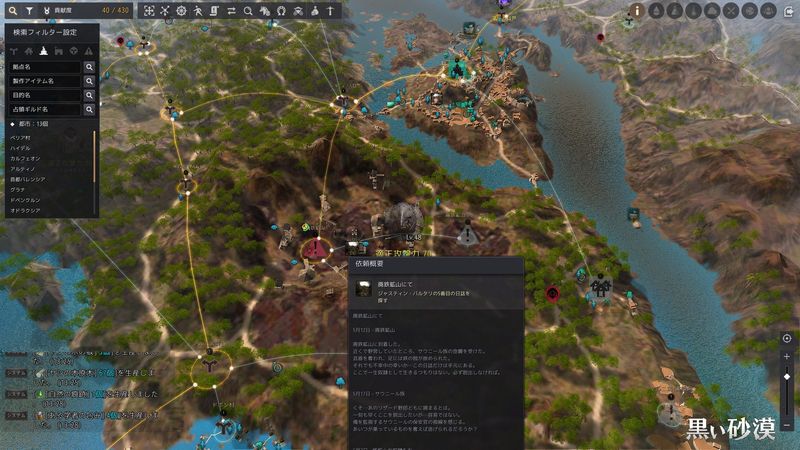Select カルフェオン from the city list
This screenshot has width=800, height=450.
click(x=26, y=158)
